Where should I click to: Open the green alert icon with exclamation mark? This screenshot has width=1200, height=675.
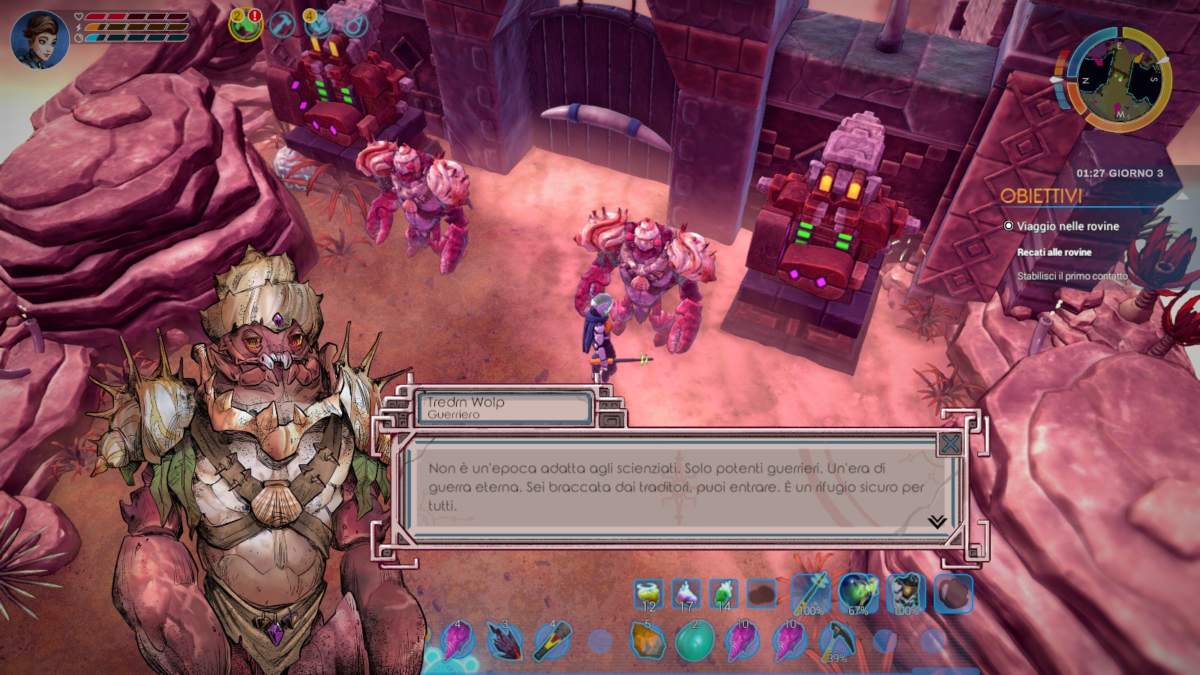(245, 23)
